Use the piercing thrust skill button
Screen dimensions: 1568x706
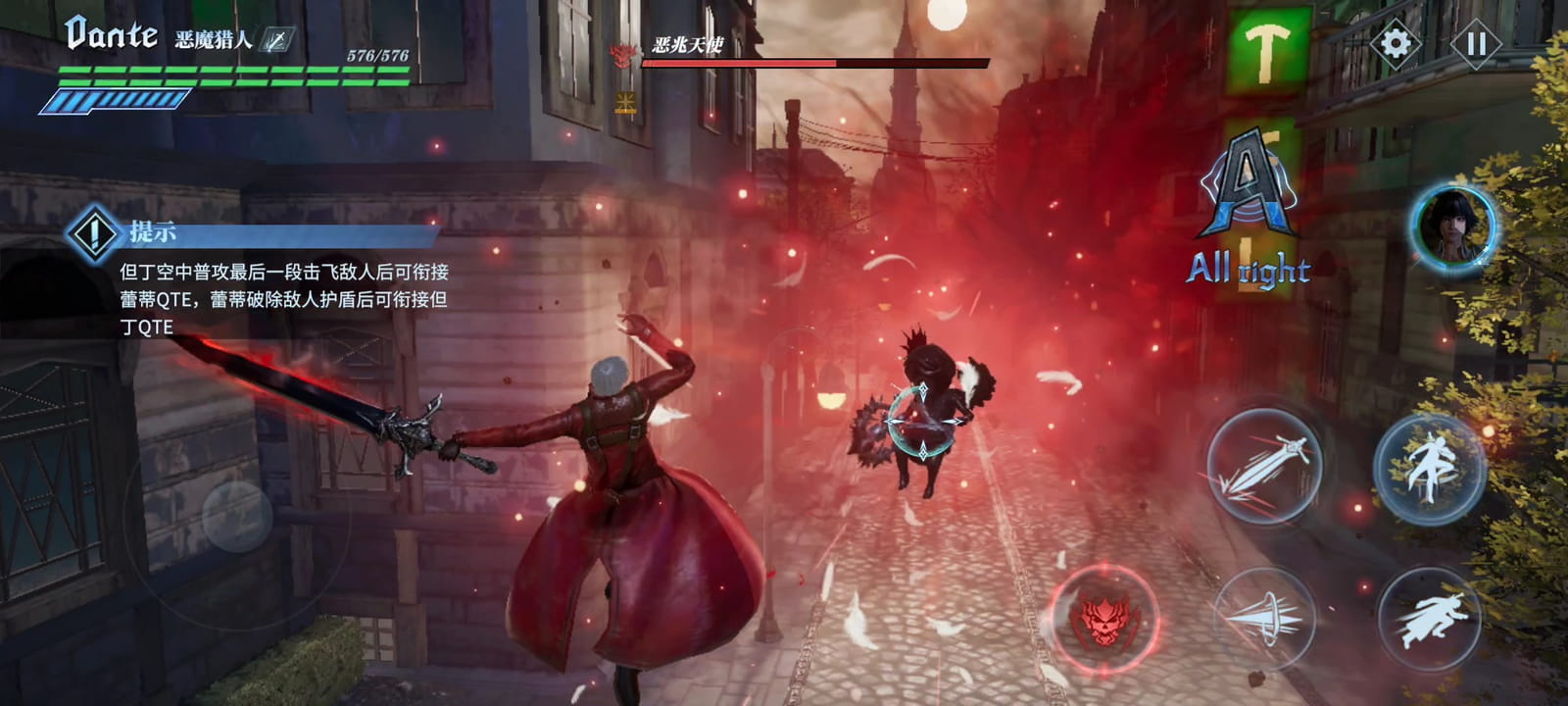tap(1264, 617)
